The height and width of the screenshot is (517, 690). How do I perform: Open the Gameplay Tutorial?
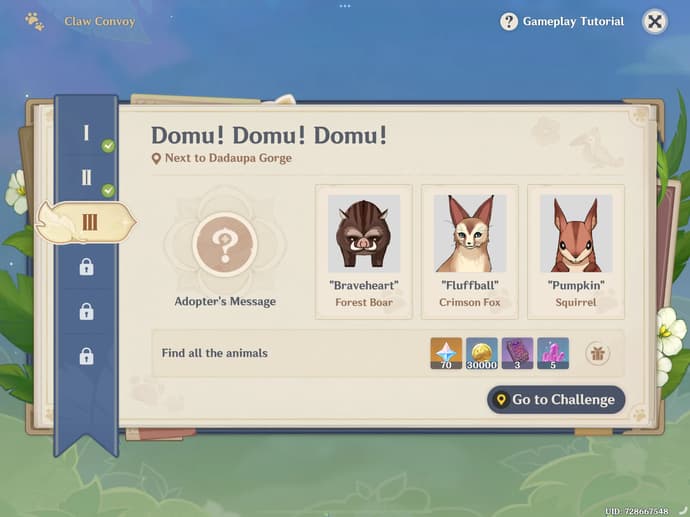click(562, 21)
